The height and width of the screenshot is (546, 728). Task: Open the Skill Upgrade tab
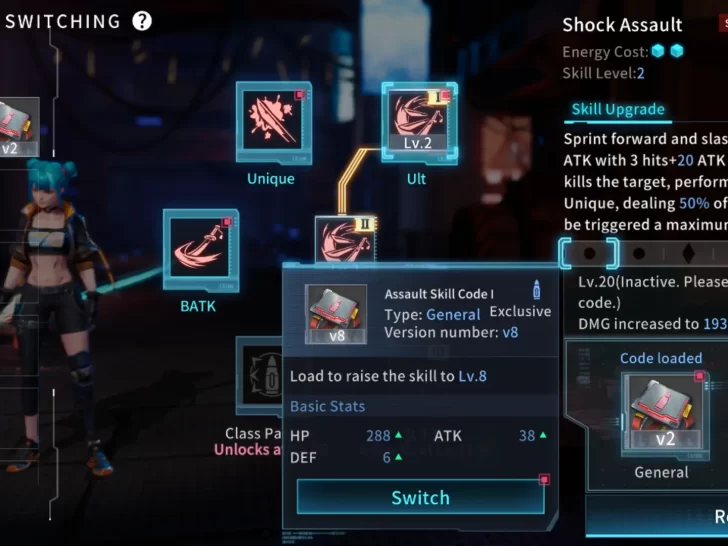(x=617, y=110)
